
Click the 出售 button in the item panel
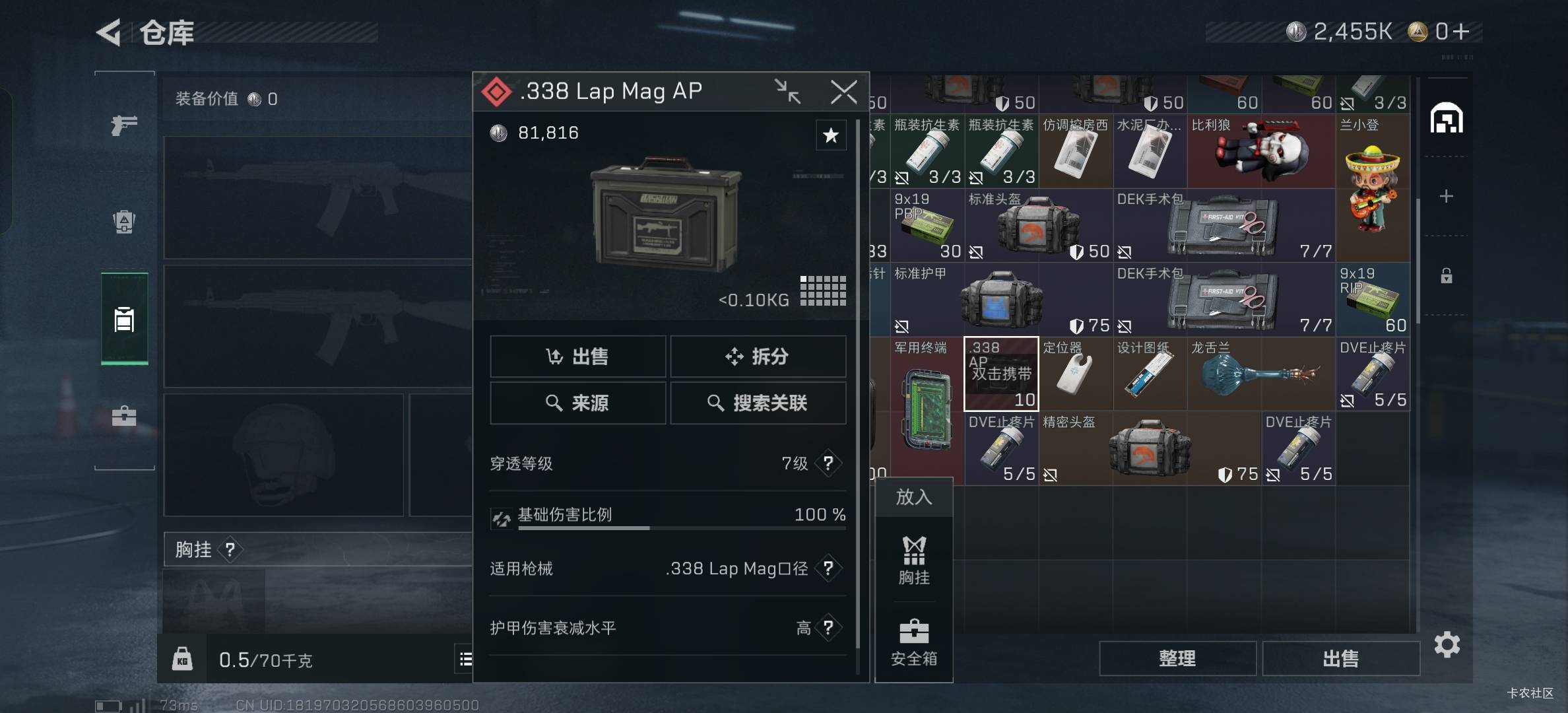(577, 356)
